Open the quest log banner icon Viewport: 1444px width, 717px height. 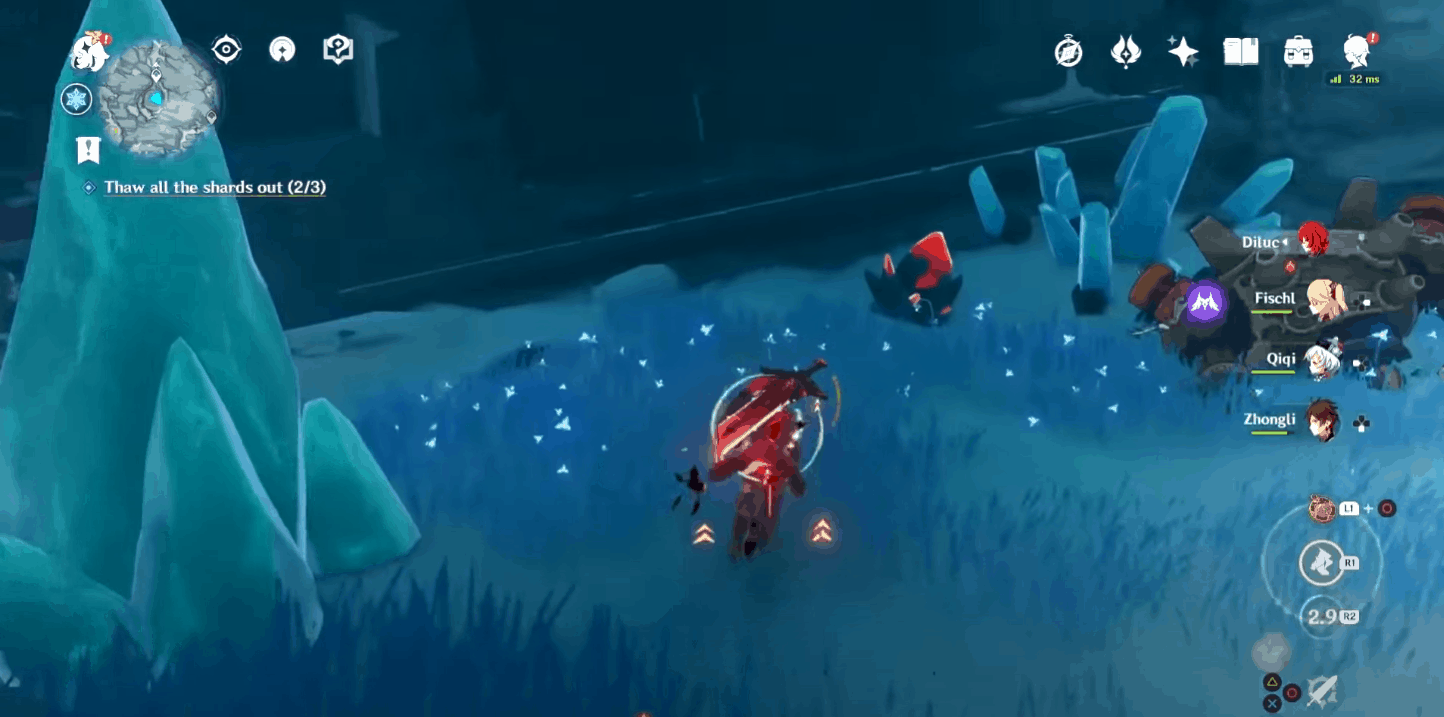point(88,150)
